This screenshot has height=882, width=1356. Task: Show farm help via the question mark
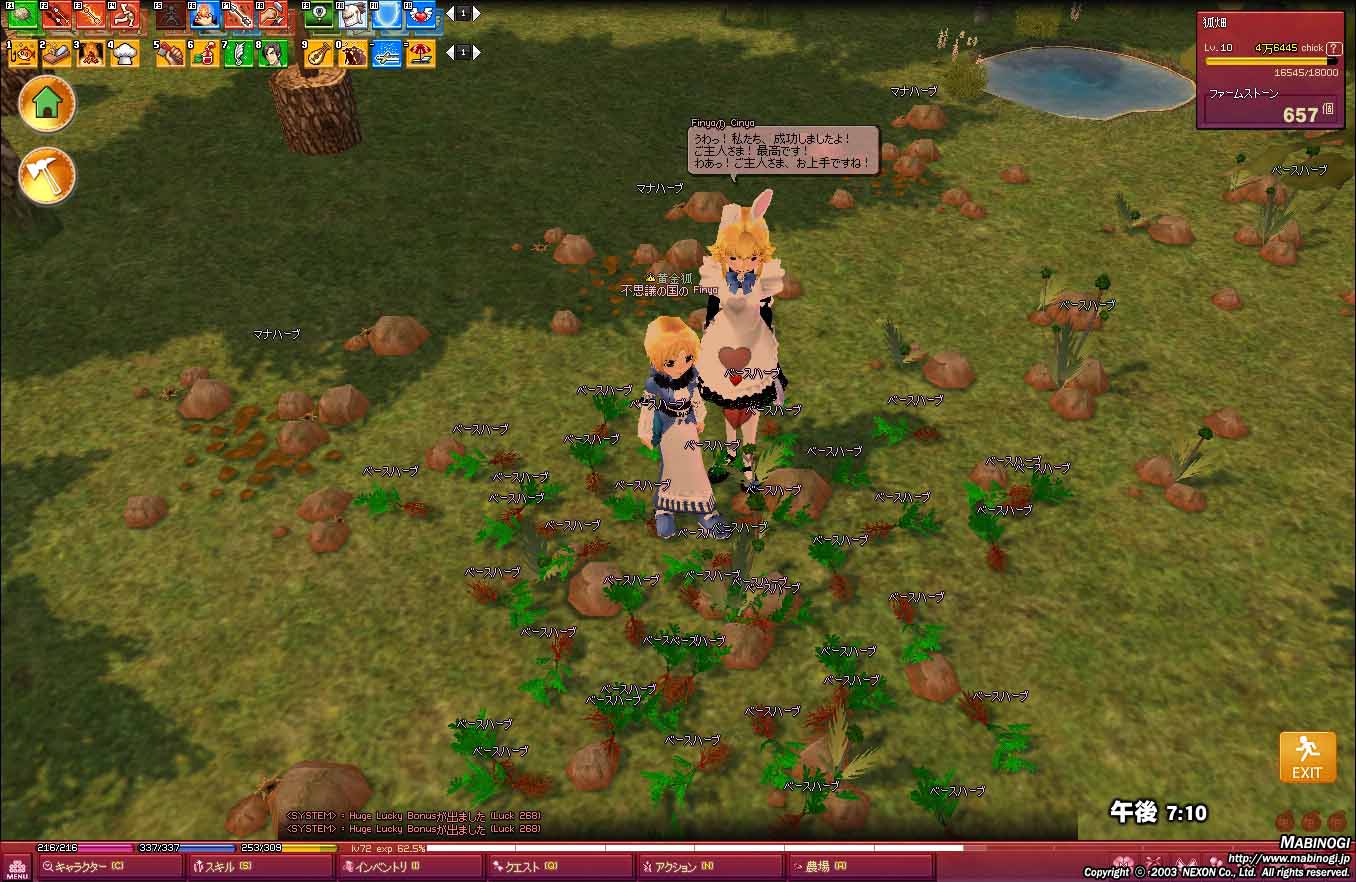coord(1333,48)
